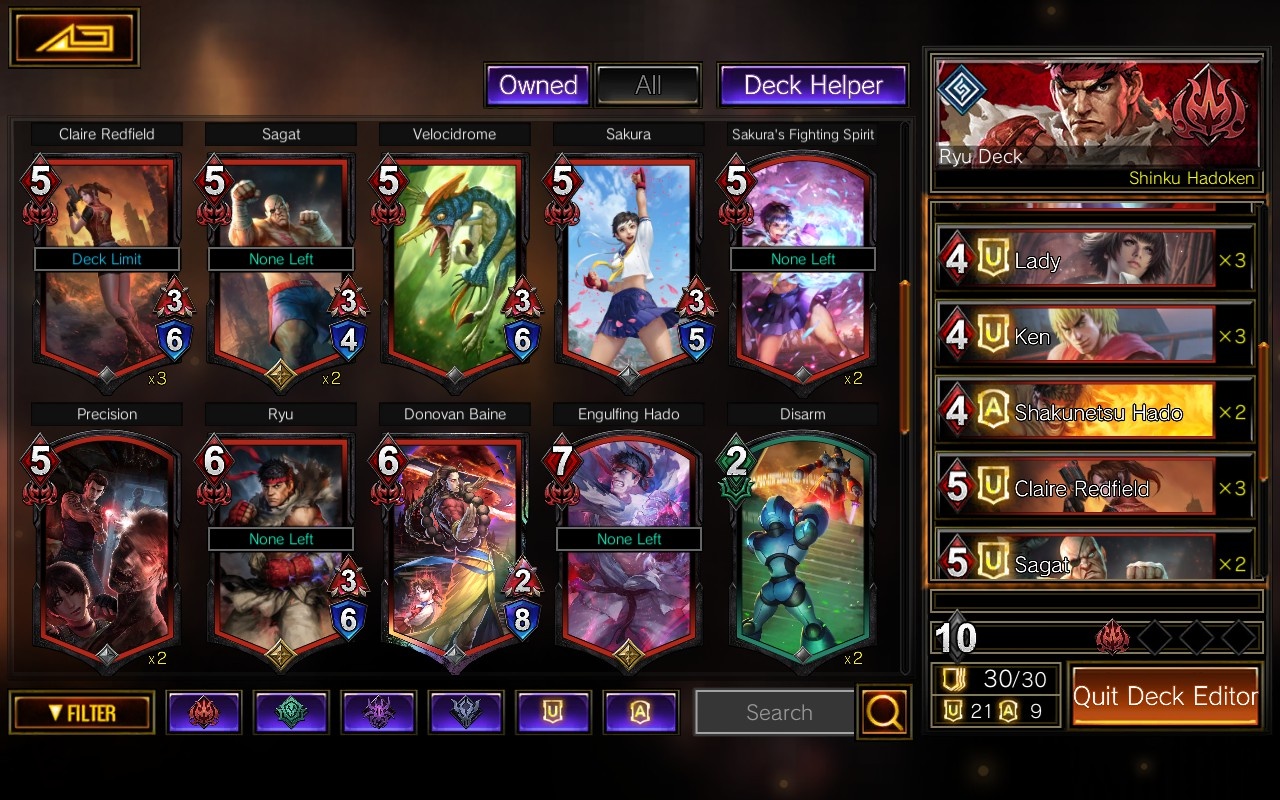Viewport: 1280px width, 800px height.
Task: Open the FILTER dropdown panel
Action: pyautogui.click(x=80, y=712)
